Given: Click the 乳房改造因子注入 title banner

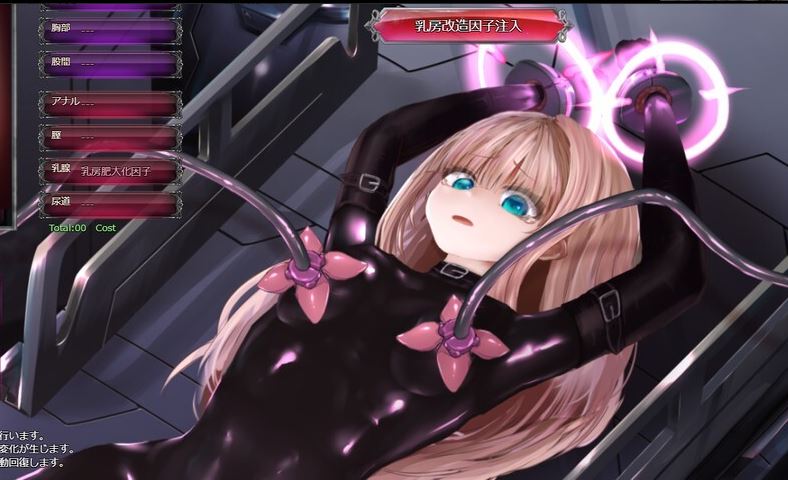Looking at the screenshot, I should click(x=469, y=26).
